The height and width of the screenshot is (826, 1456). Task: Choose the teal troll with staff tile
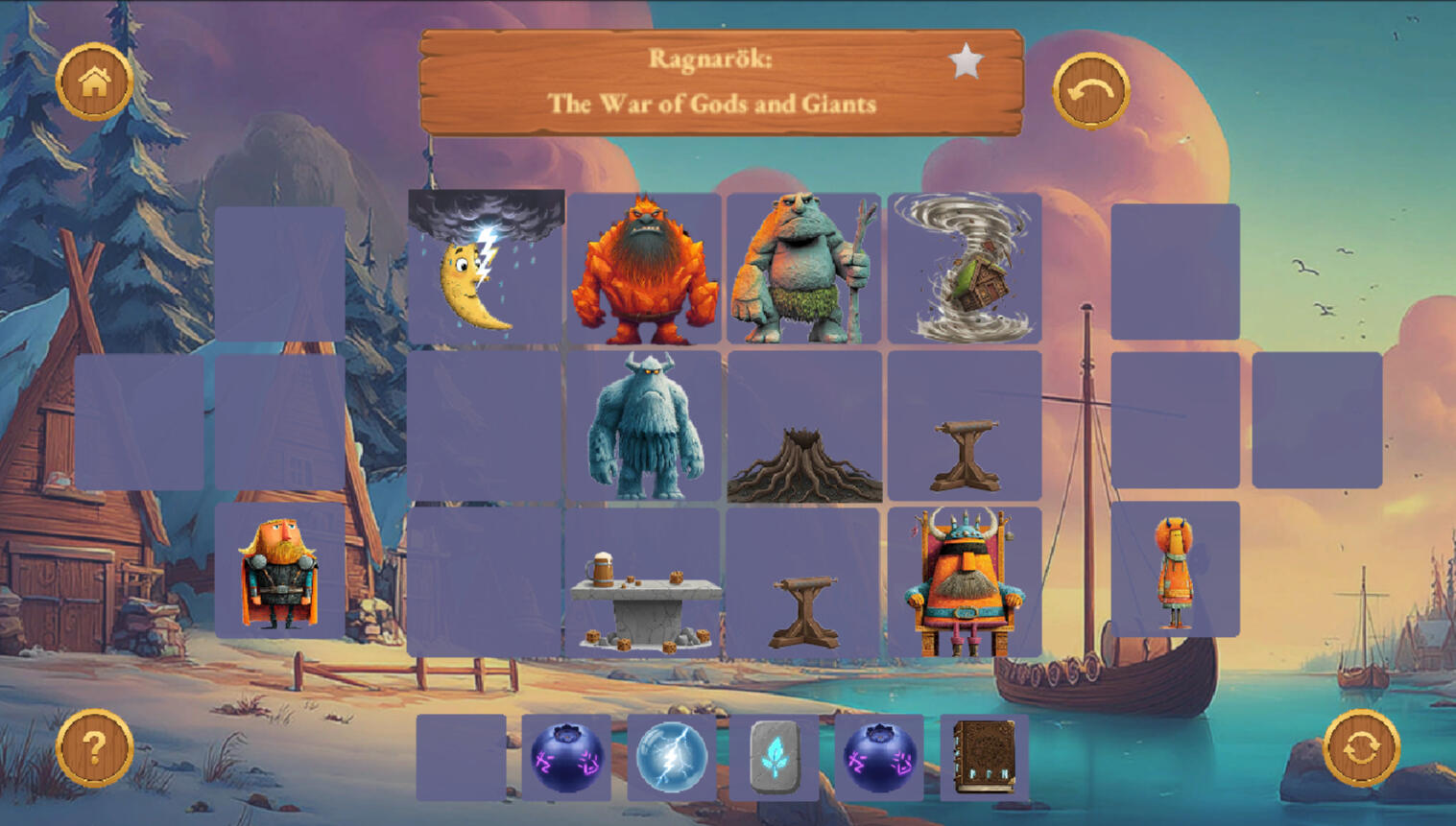[804, 270]
